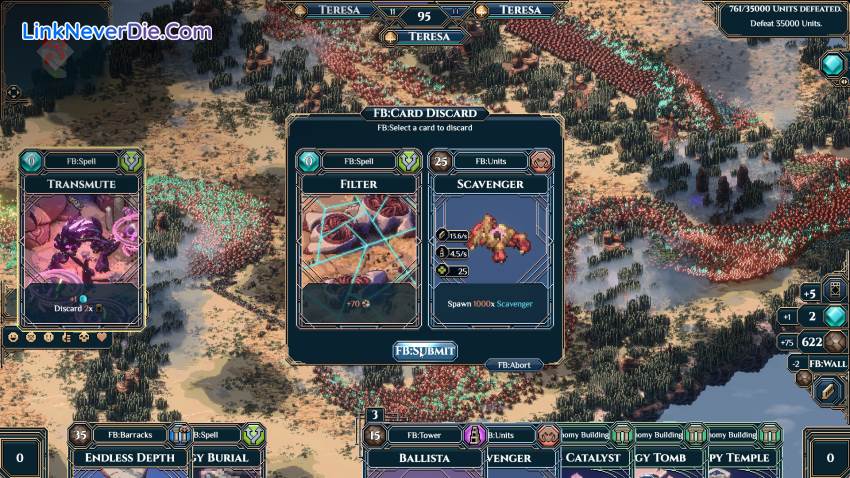Select the Endless Depth barracks card
The image size is (850, 478).
click(123, 456)
